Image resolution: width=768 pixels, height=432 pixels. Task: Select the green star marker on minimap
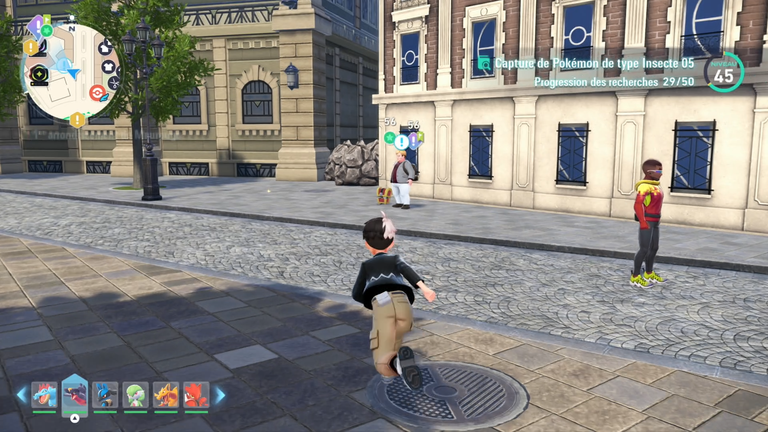point(46,30)
